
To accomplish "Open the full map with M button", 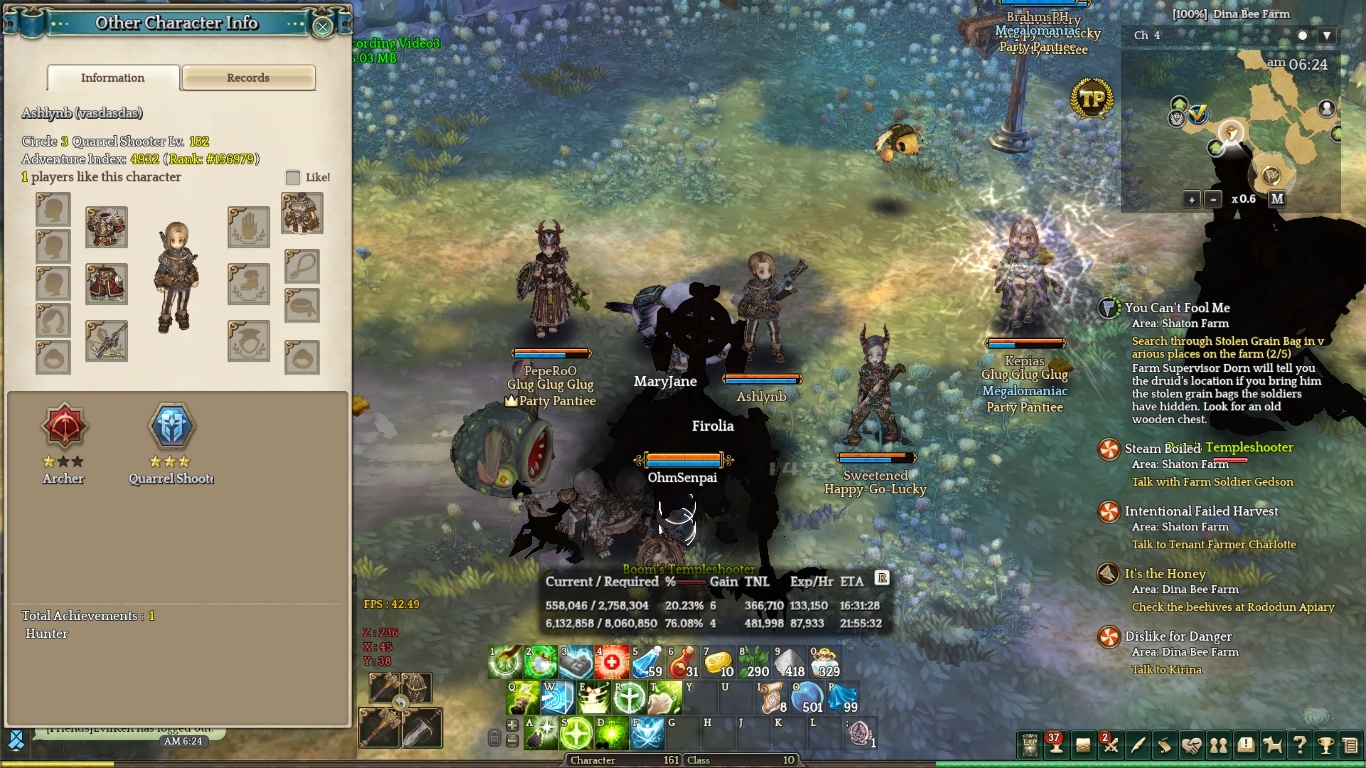I will pyautogui.click(x=1277, y=199).
